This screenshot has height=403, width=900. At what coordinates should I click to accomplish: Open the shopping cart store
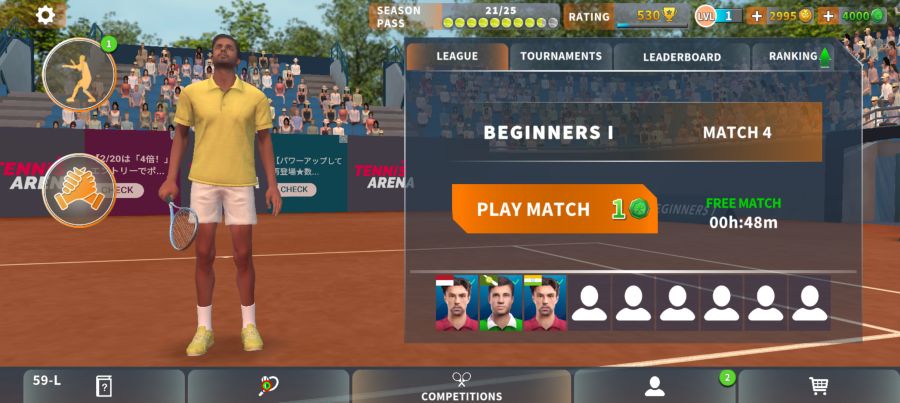[818, 386]
